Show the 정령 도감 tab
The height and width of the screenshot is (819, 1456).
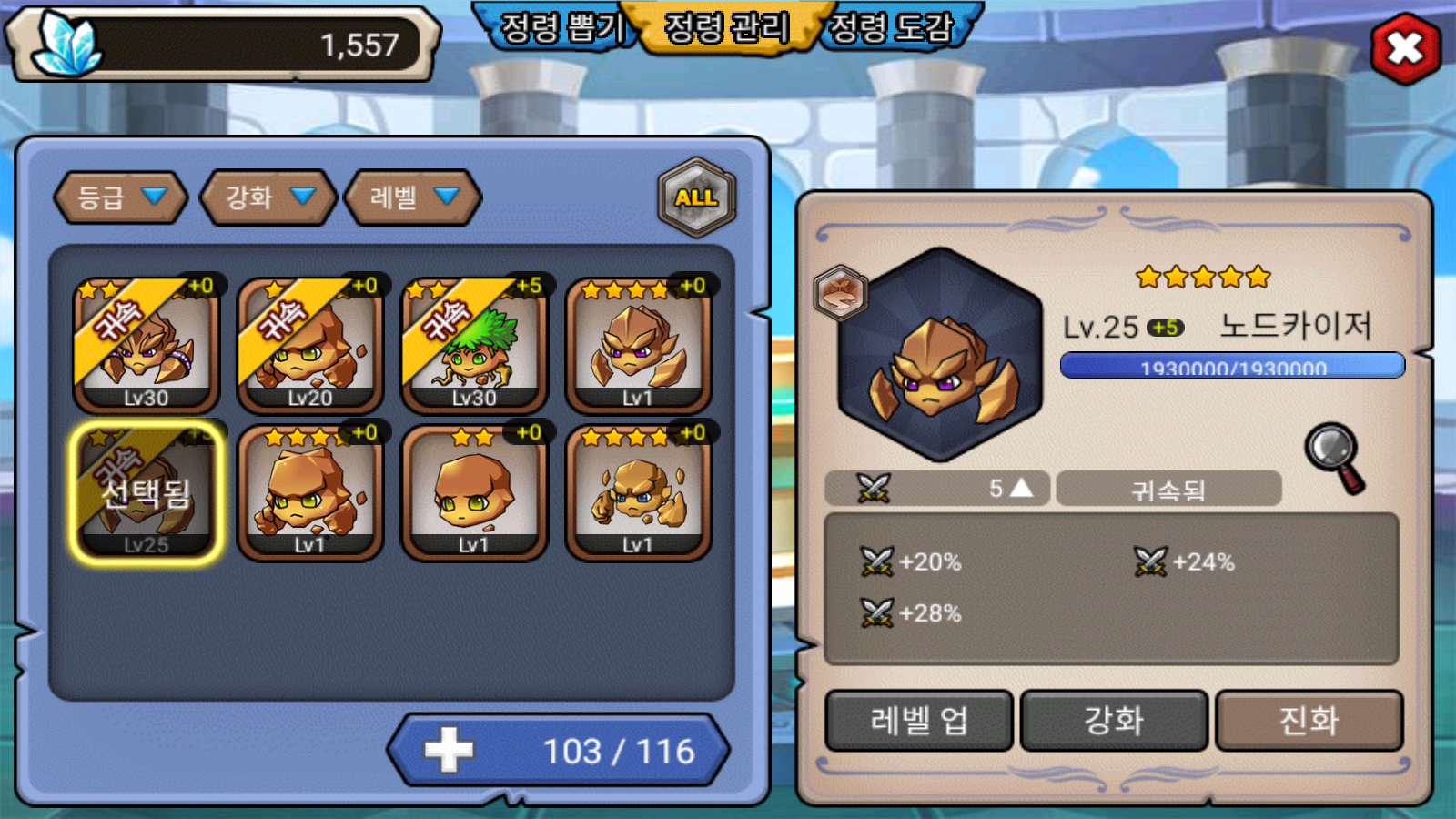tap(892, 27)
